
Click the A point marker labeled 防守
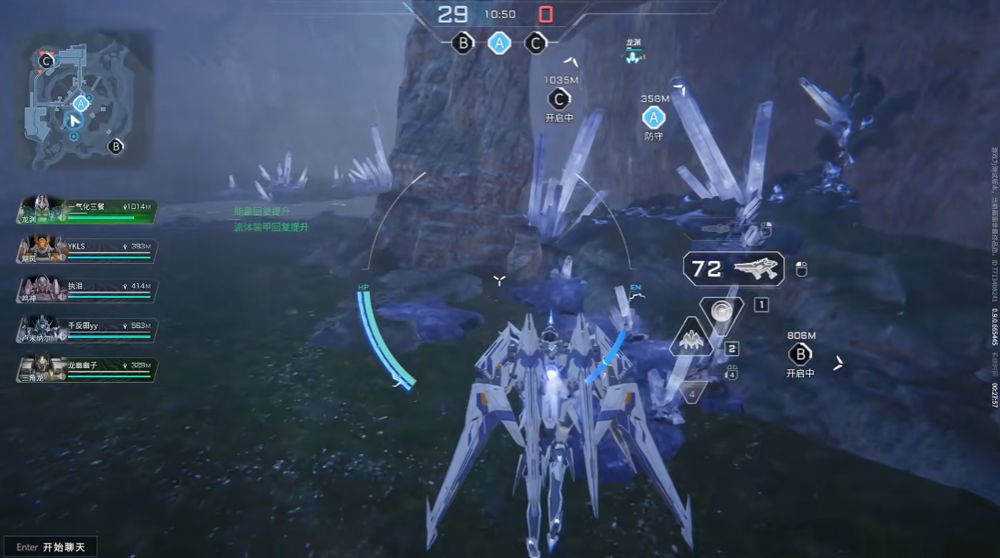pyautogui.click(x=654, y=117)
